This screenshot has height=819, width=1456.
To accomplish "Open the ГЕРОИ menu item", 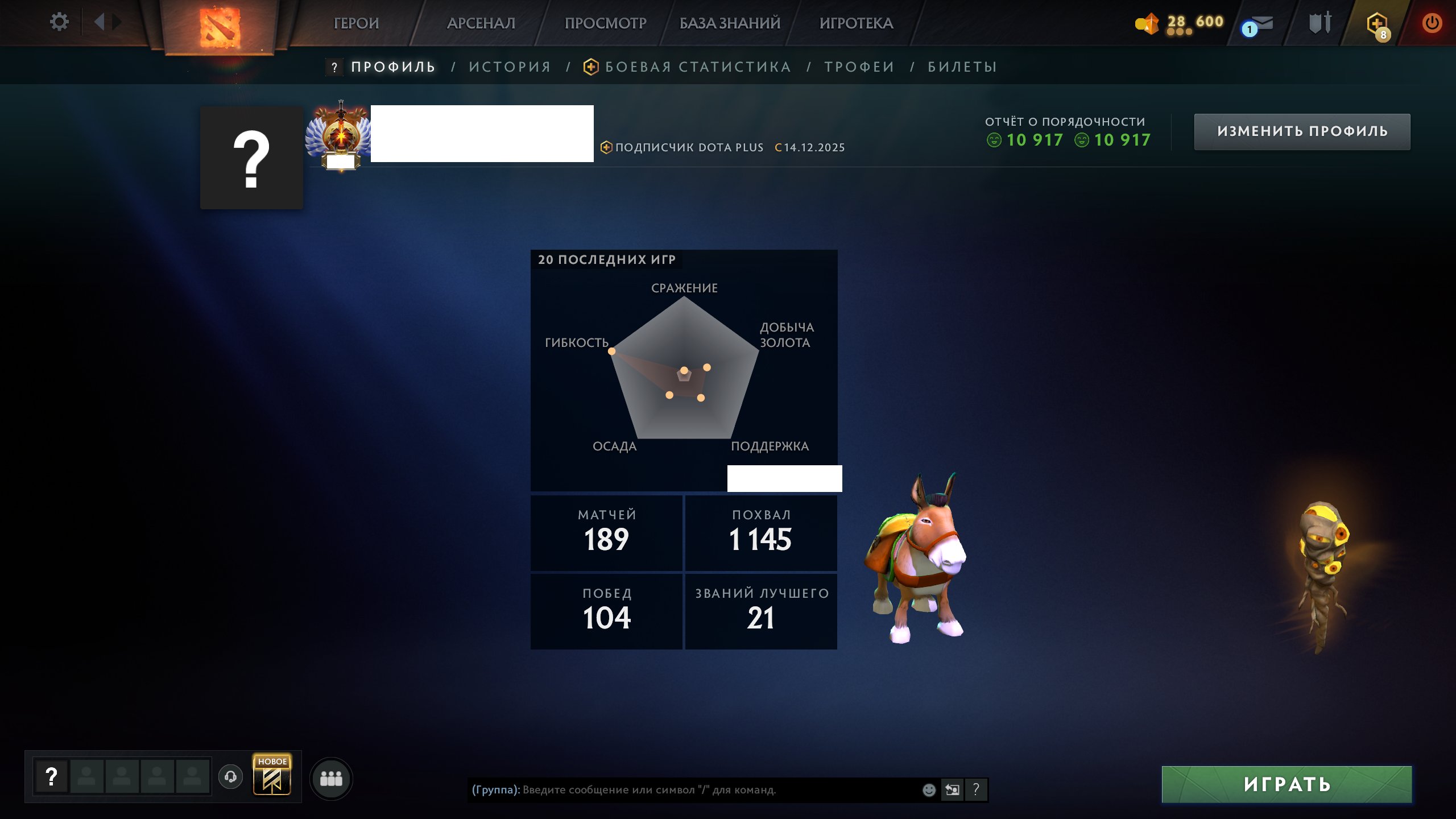I will (357, 23).
